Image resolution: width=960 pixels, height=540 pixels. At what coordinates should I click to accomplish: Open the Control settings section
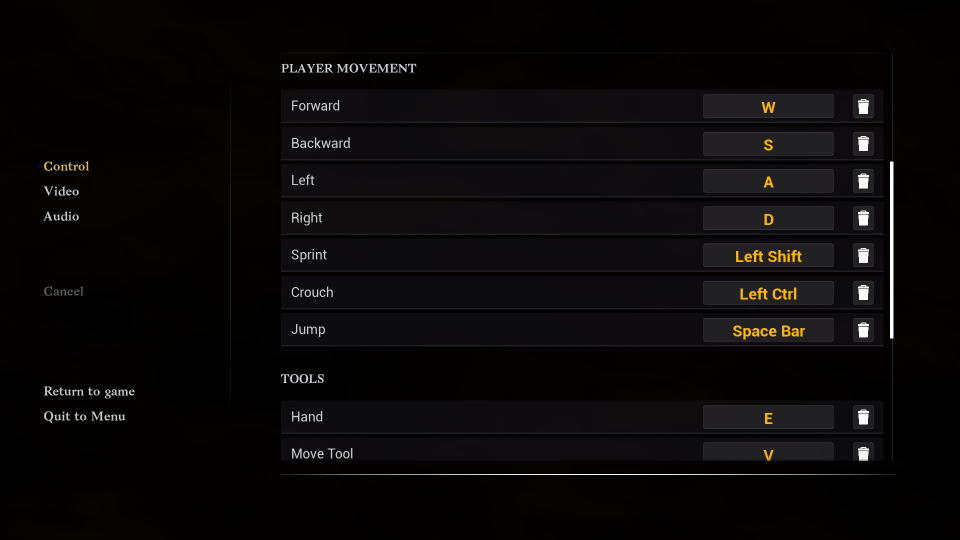pyautogui.click(x=66, y=166)
